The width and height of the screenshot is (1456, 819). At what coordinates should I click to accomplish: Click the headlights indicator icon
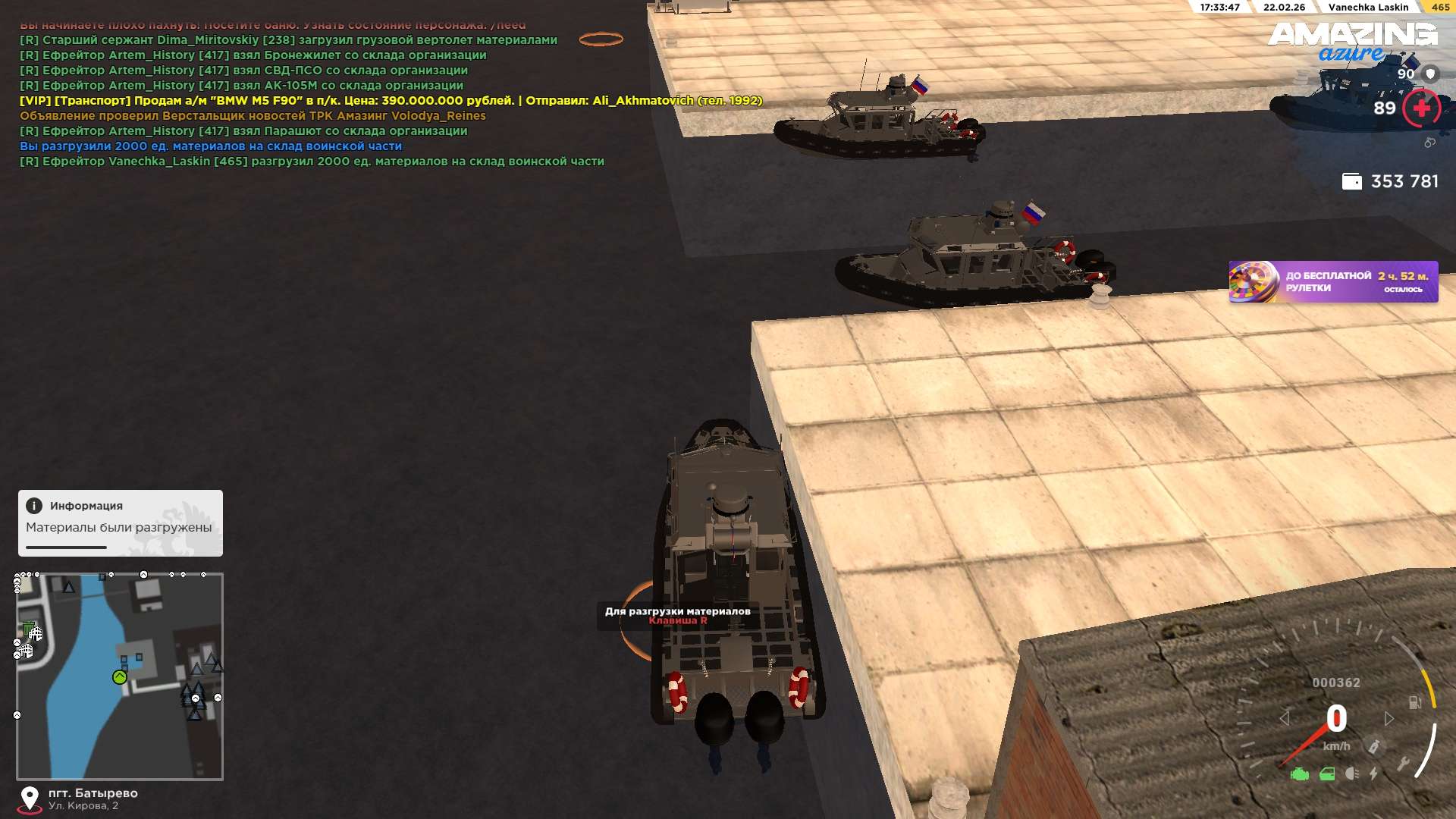tap(1351, 774)
